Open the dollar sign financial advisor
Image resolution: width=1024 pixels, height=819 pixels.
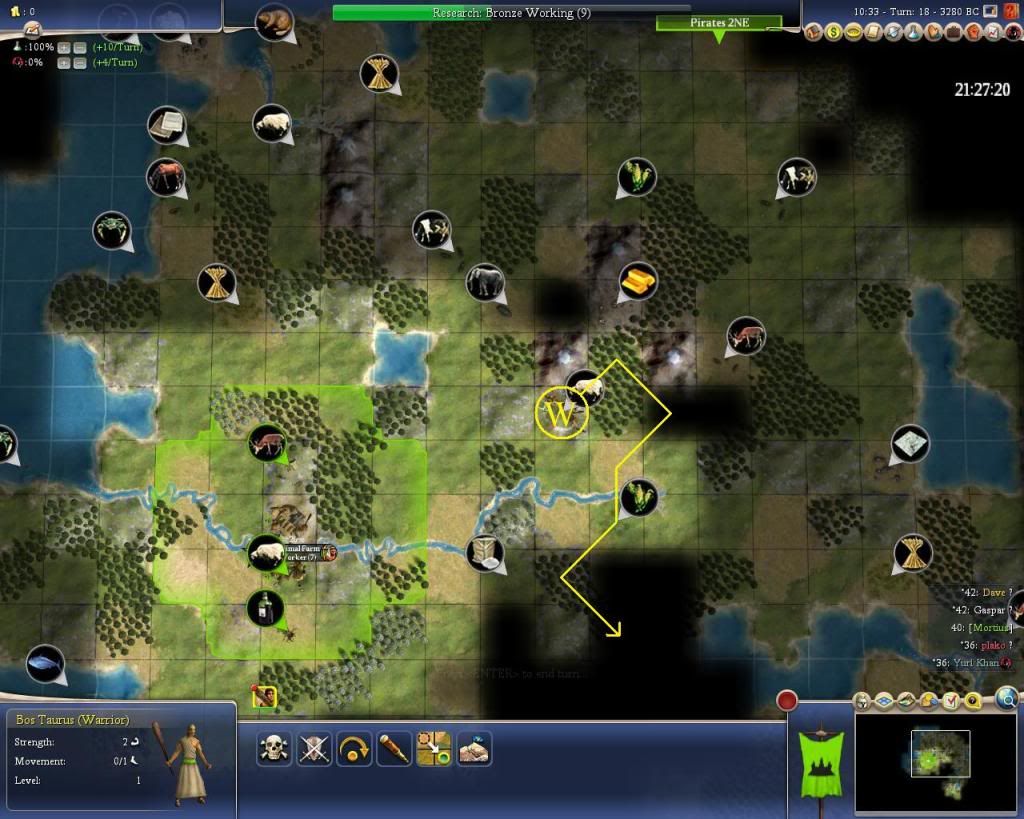click(x=833, y=33)
